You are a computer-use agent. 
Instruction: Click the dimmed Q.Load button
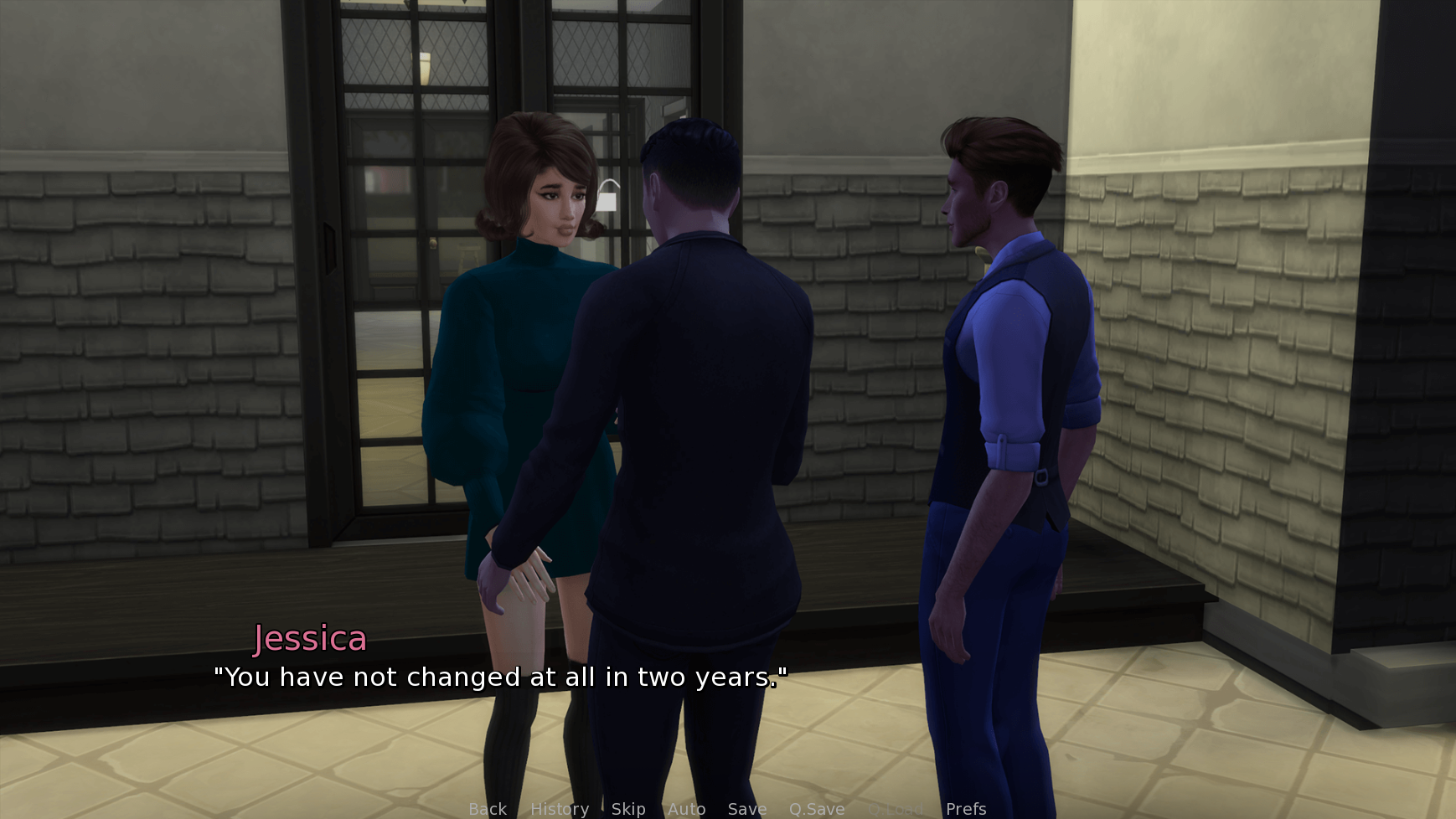pos(896,809)
